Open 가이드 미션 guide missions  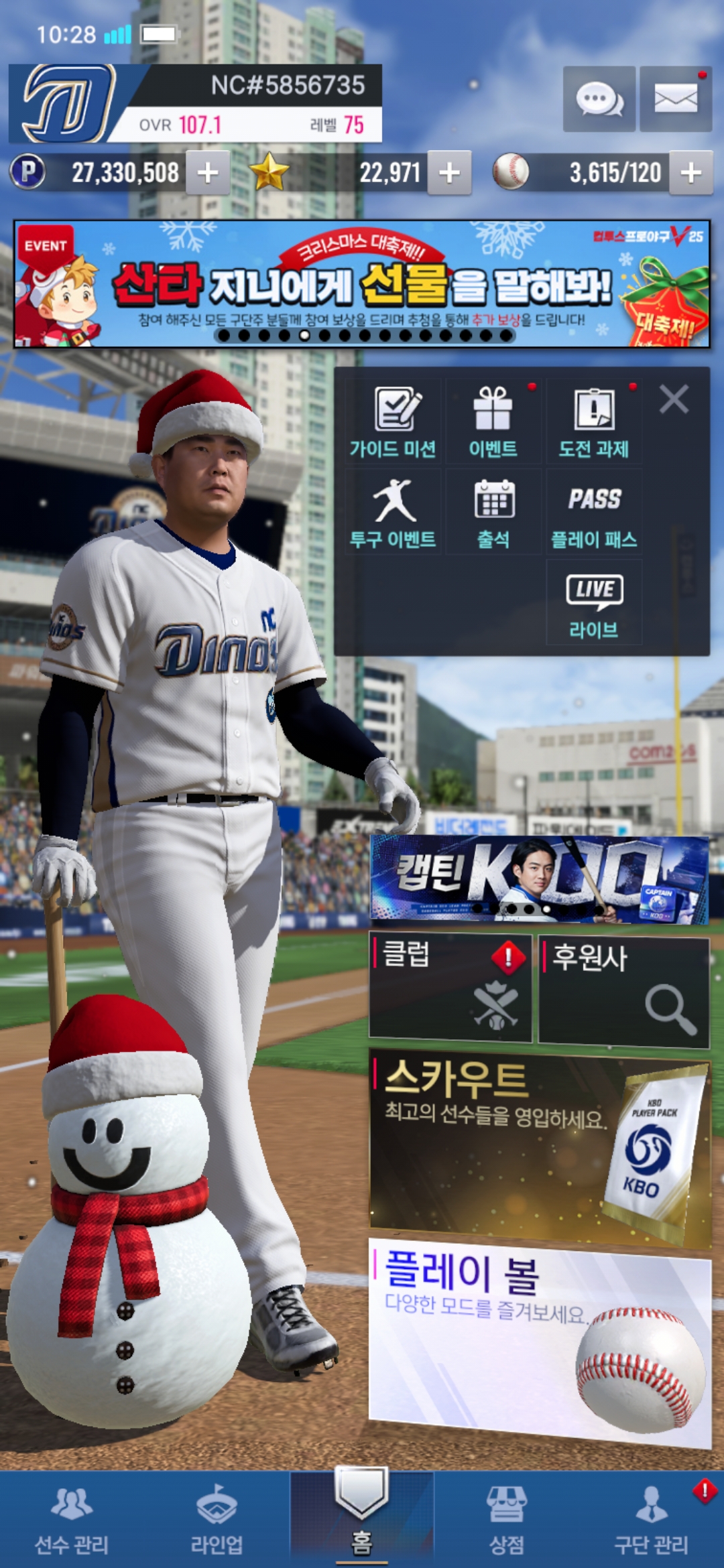(394, 422)
